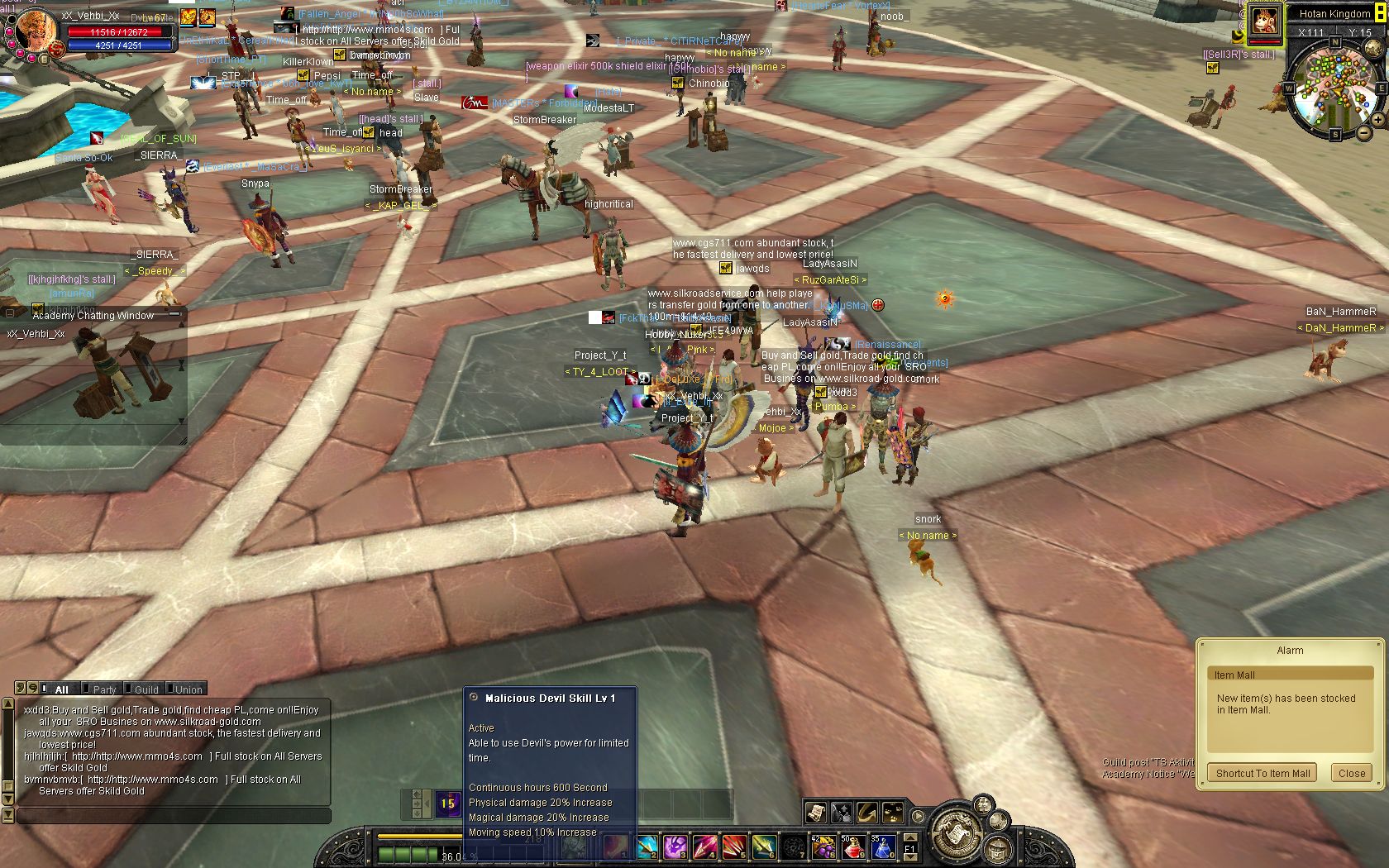The width and height of the screenshot is (1389, 868).
Task: Zoom in the minimap with plus button
Action: click(x=1378, y=120)
